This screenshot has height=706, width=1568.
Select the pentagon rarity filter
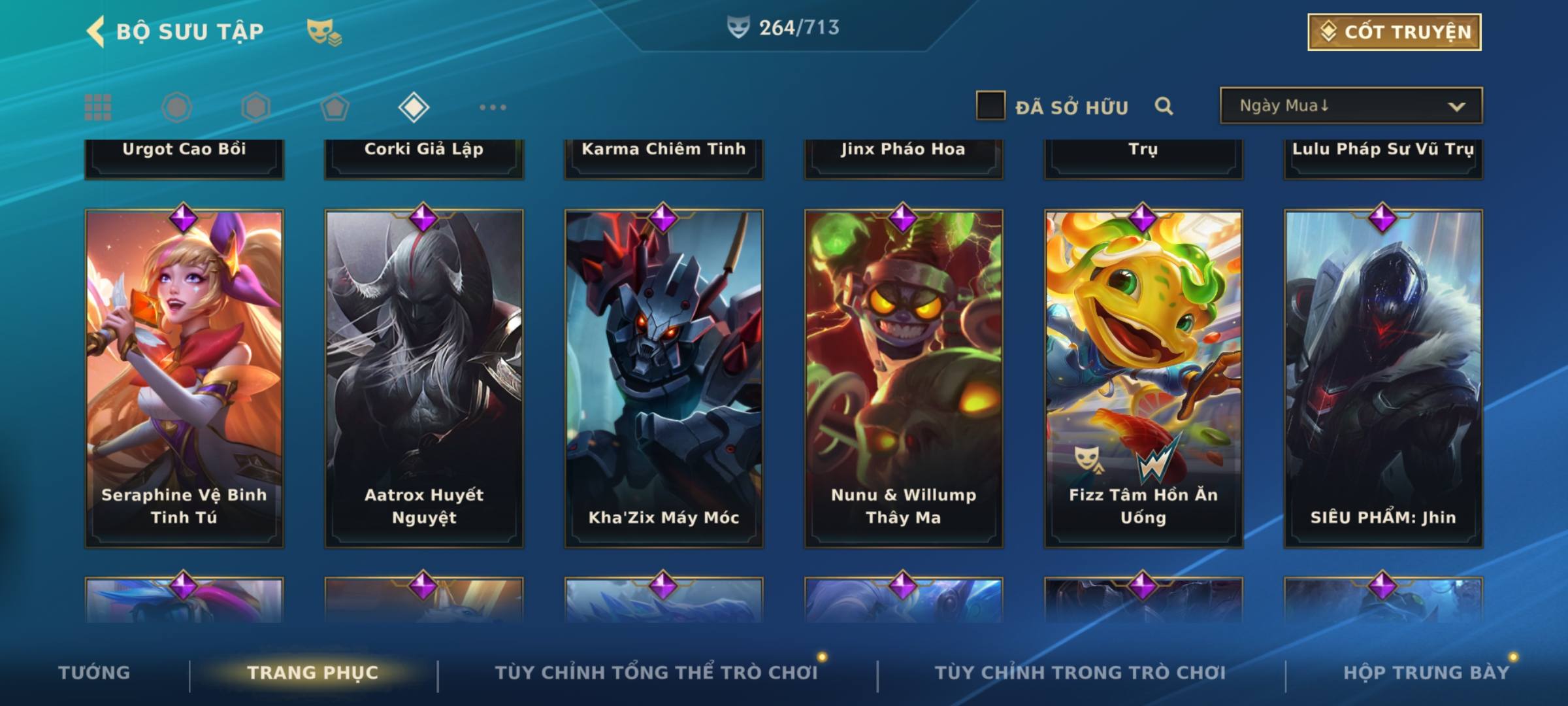pyautogui.click(x=335, y=107)
